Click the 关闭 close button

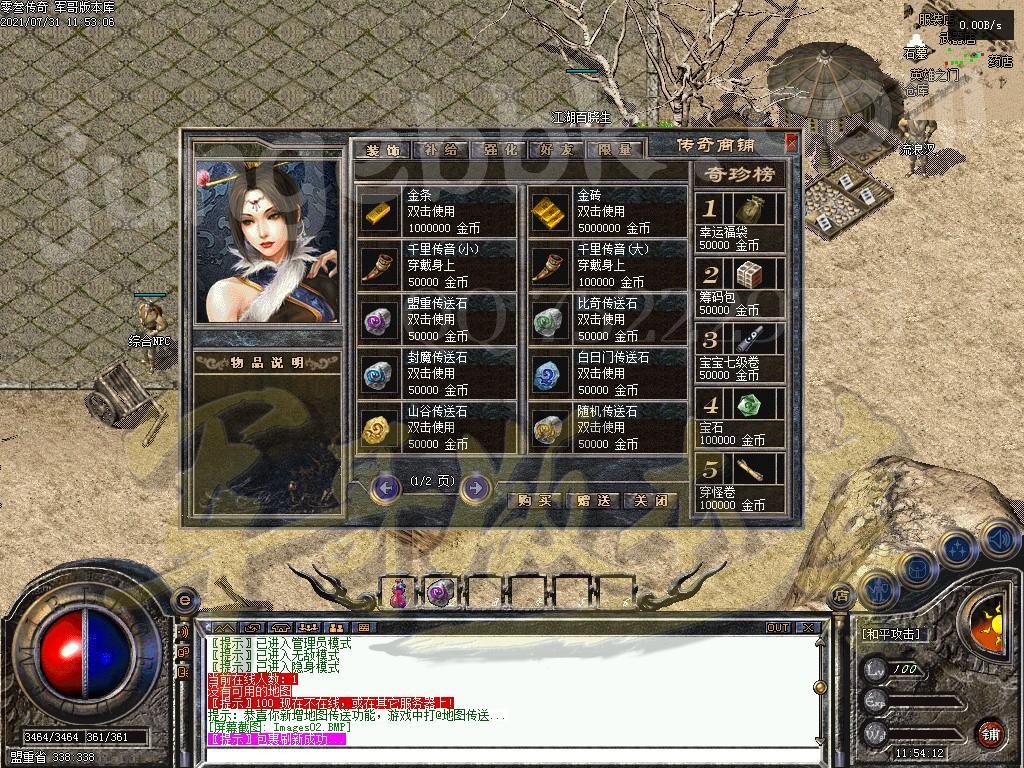[x=650, y=500]
